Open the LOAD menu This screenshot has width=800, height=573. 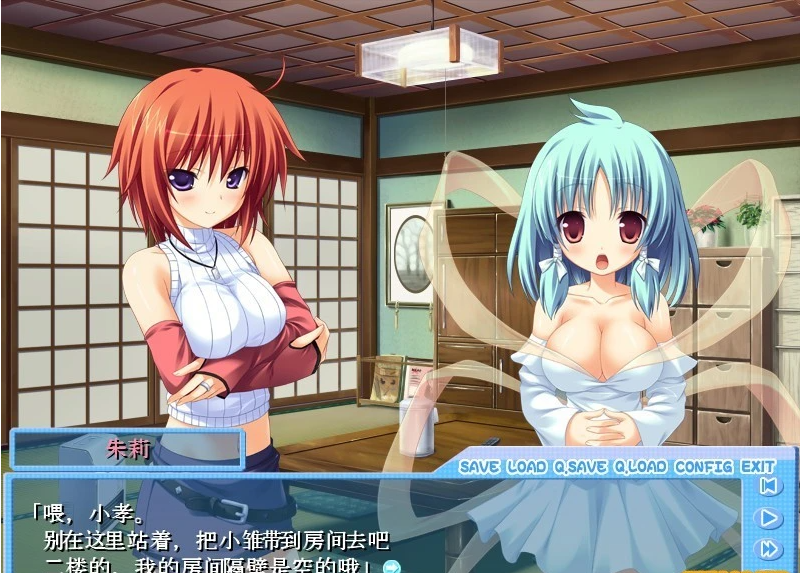[527, 467]
